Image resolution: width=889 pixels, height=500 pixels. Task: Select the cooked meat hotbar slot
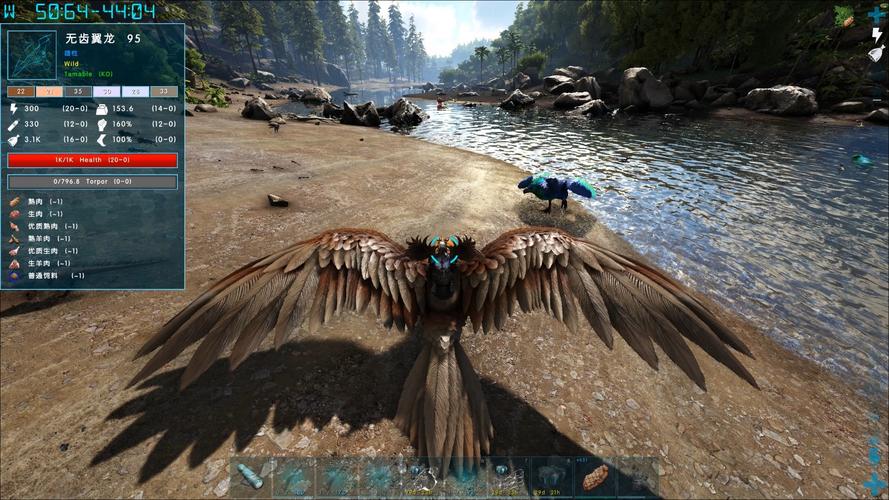(596, 477)
